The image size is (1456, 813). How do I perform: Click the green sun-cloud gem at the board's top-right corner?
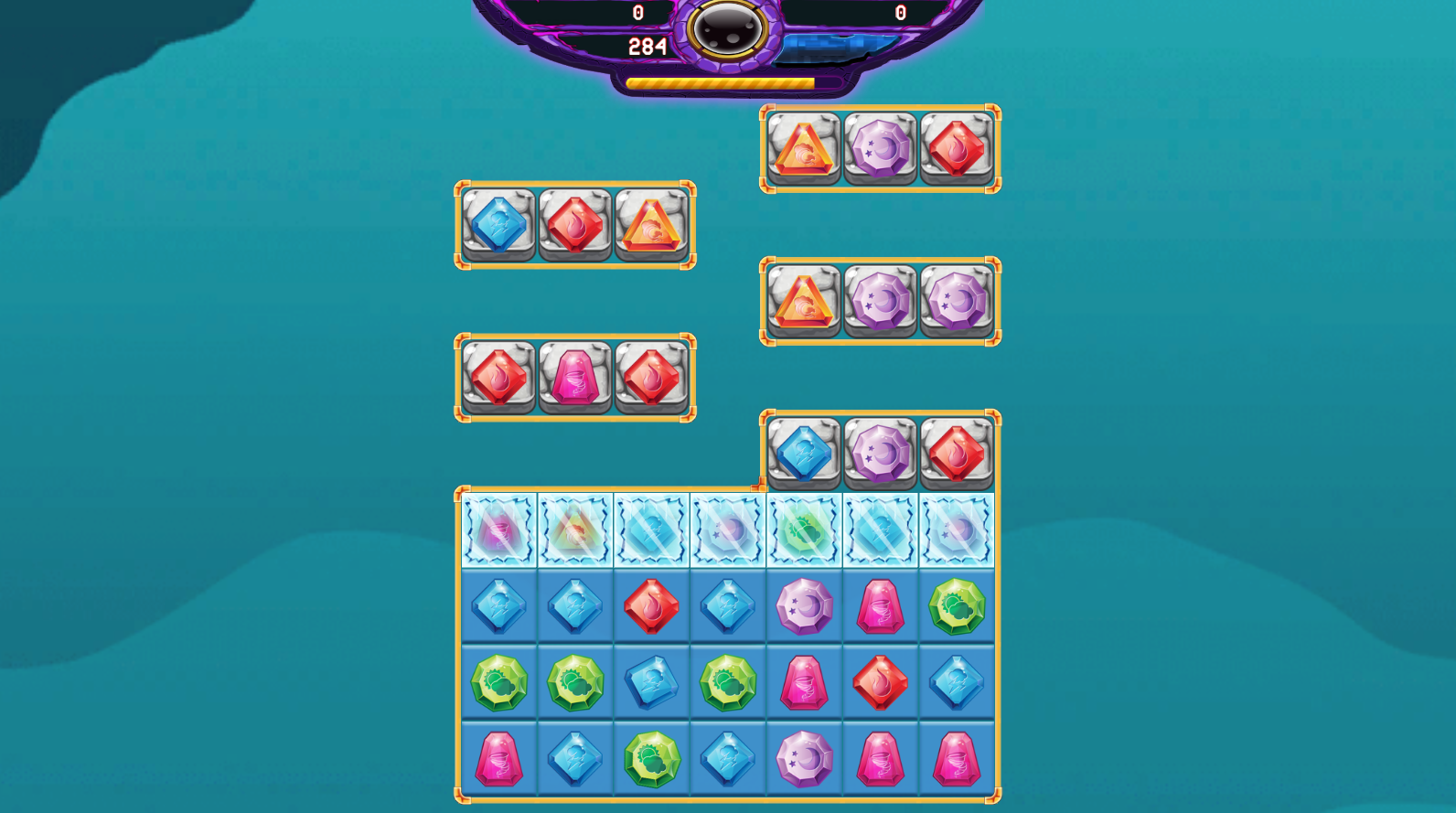957,605
